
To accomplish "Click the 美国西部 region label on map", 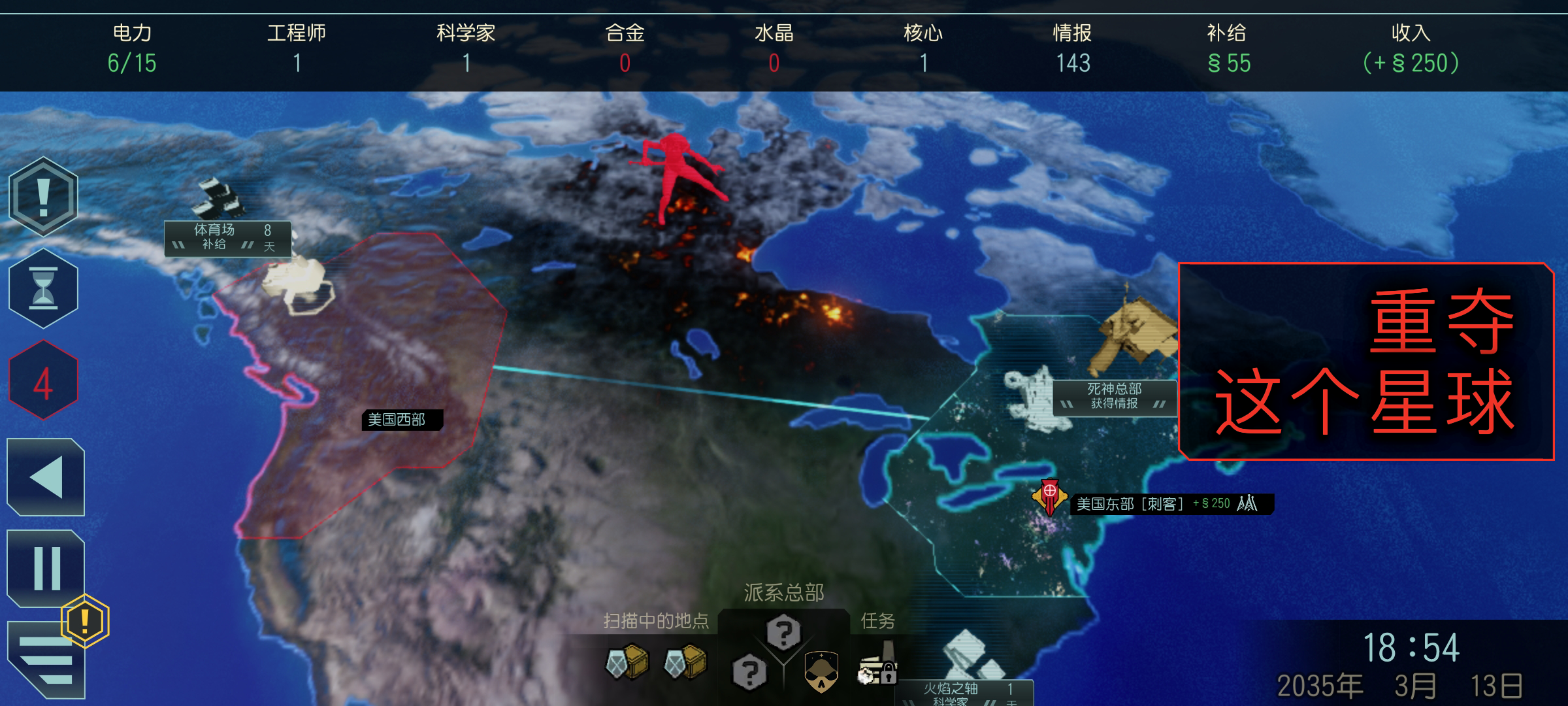I will [x=402, y=421].
